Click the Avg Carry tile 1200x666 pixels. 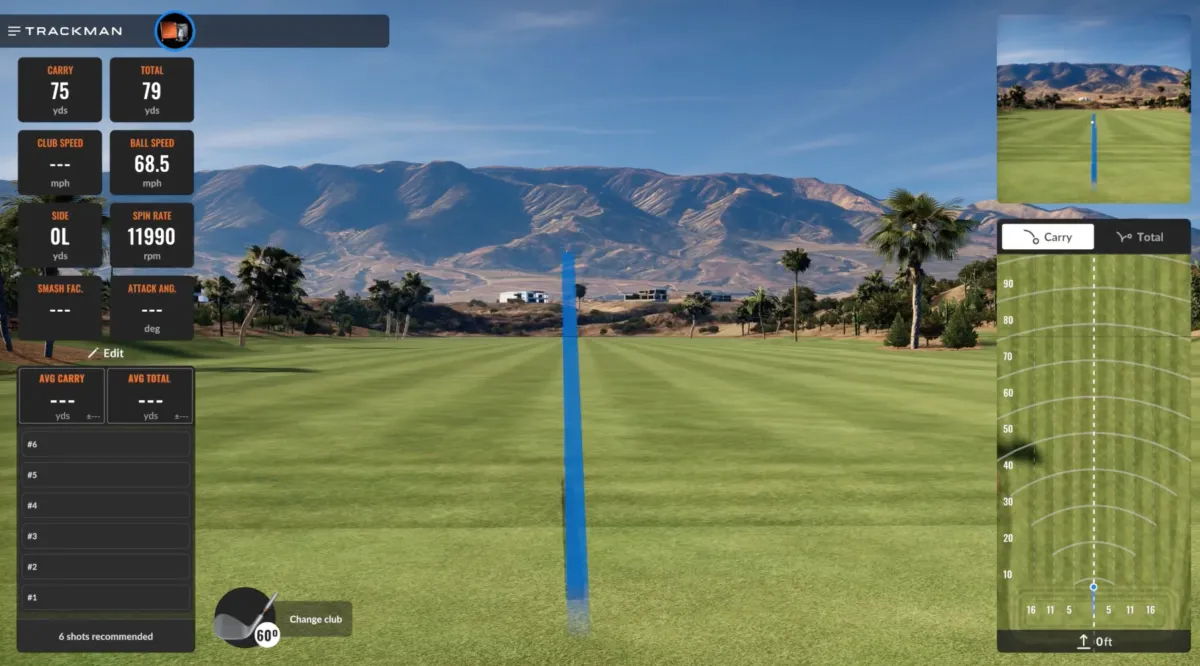coord(62,396)
